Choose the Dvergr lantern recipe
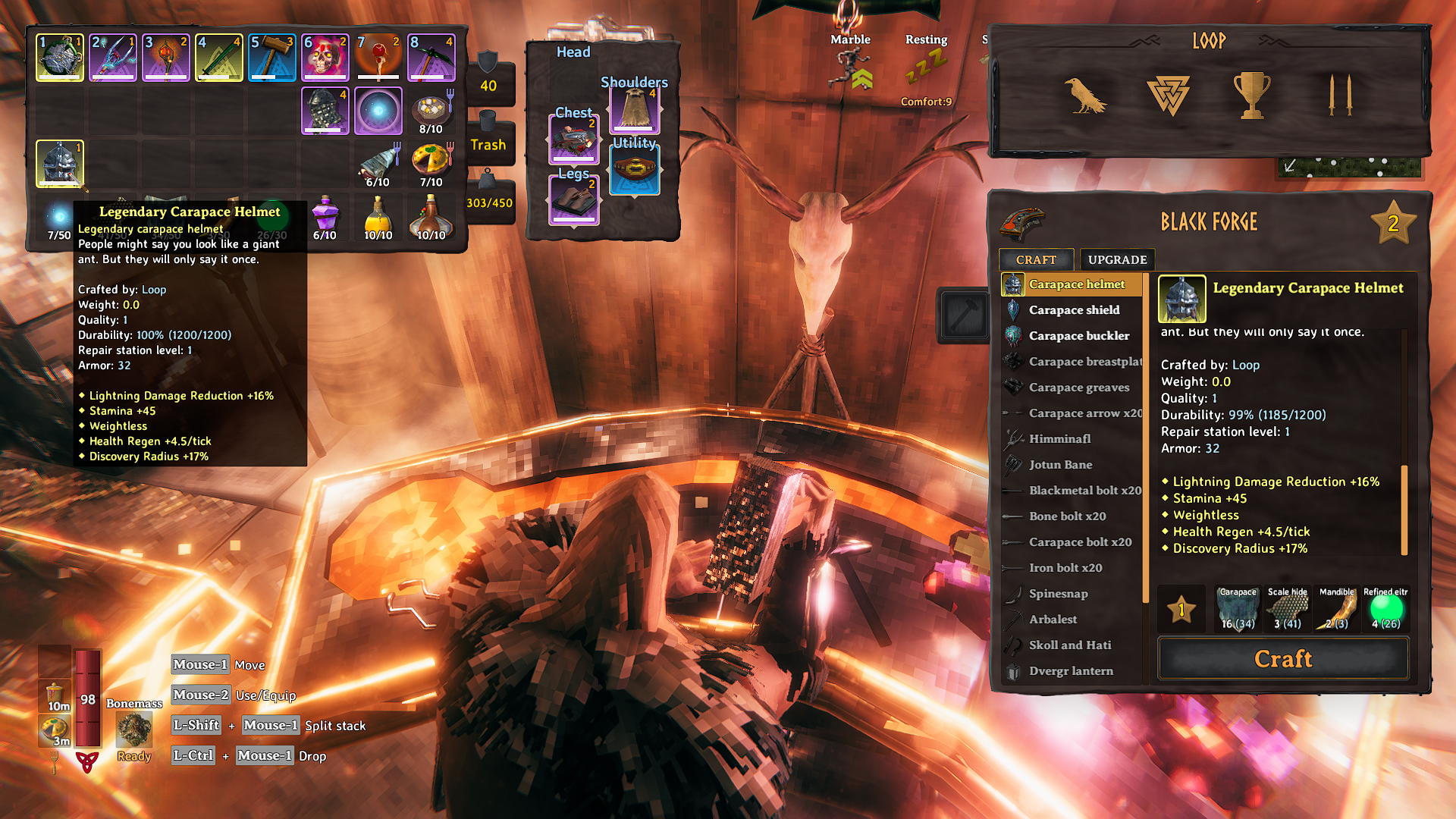1456x819 pixels. (1071, 670)
